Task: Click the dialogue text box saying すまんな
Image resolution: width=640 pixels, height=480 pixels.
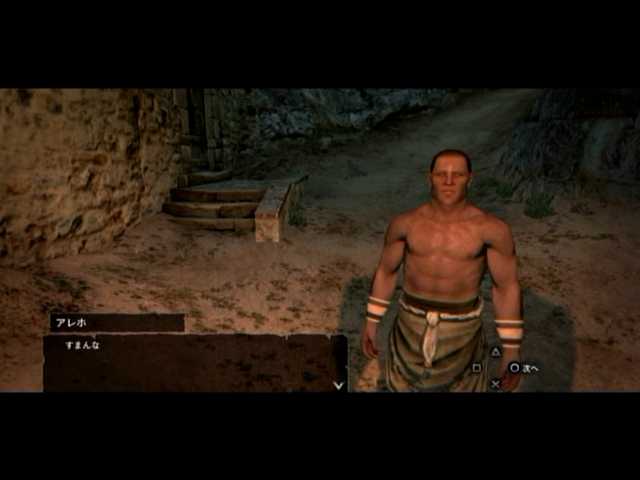Action: tap(194, 362)
